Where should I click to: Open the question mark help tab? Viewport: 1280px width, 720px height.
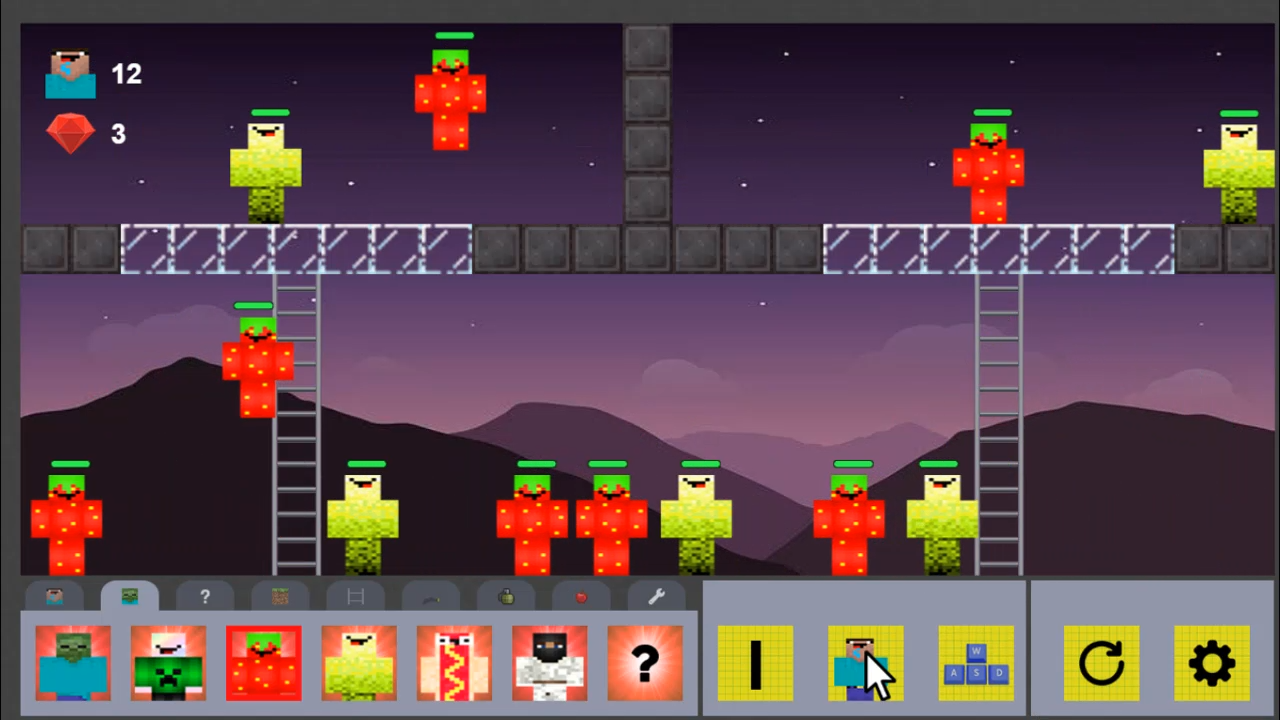click(204, 597)
